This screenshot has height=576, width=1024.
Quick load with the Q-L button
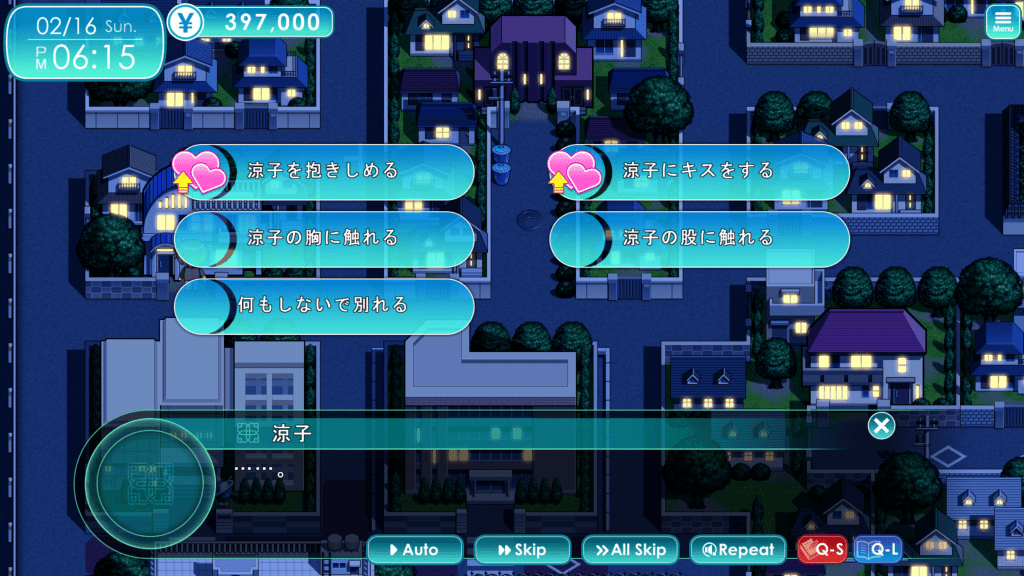877,550
